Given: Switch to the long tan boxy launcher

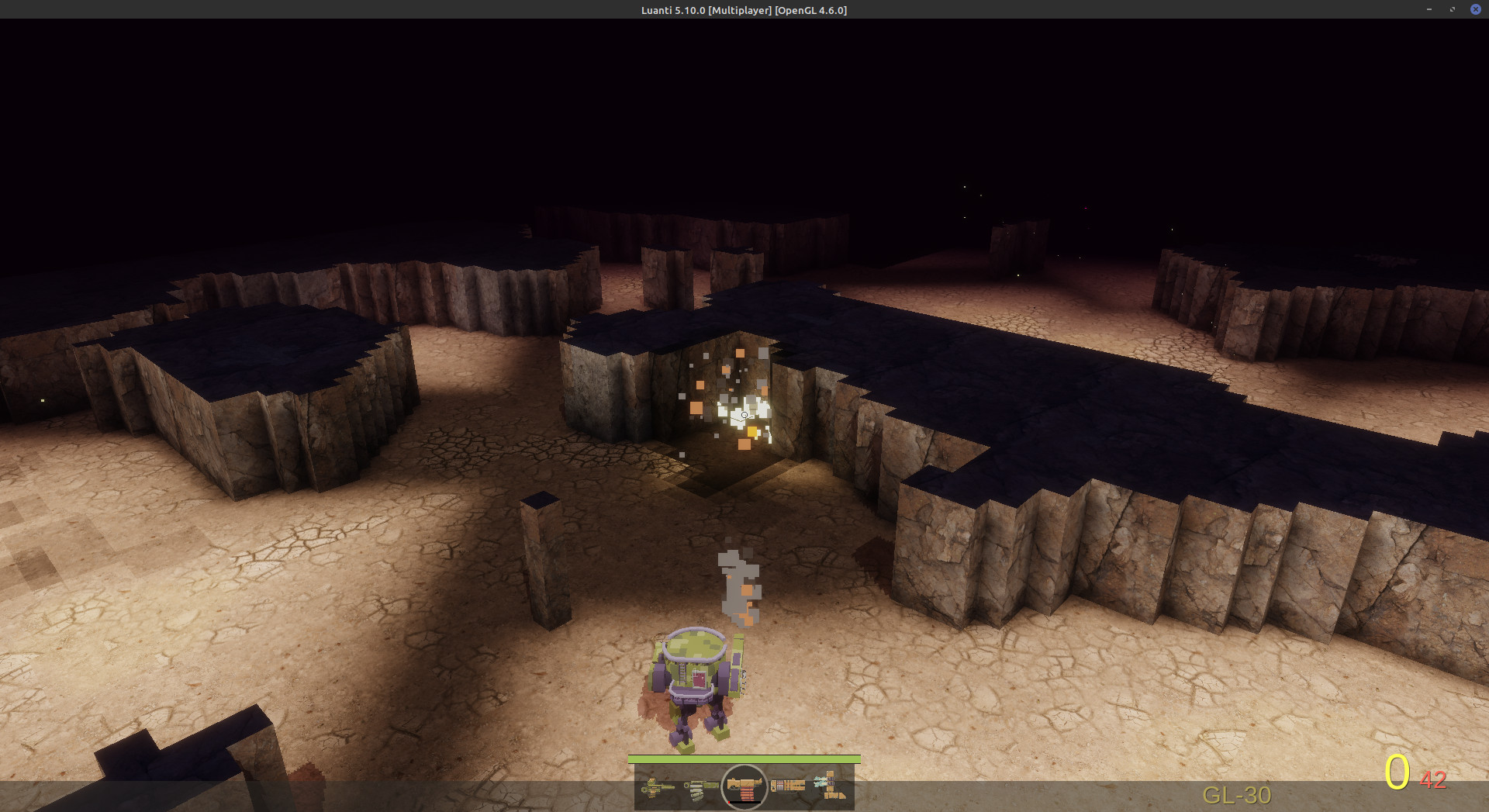Looking at the screenshot, I should coord(787,786).
